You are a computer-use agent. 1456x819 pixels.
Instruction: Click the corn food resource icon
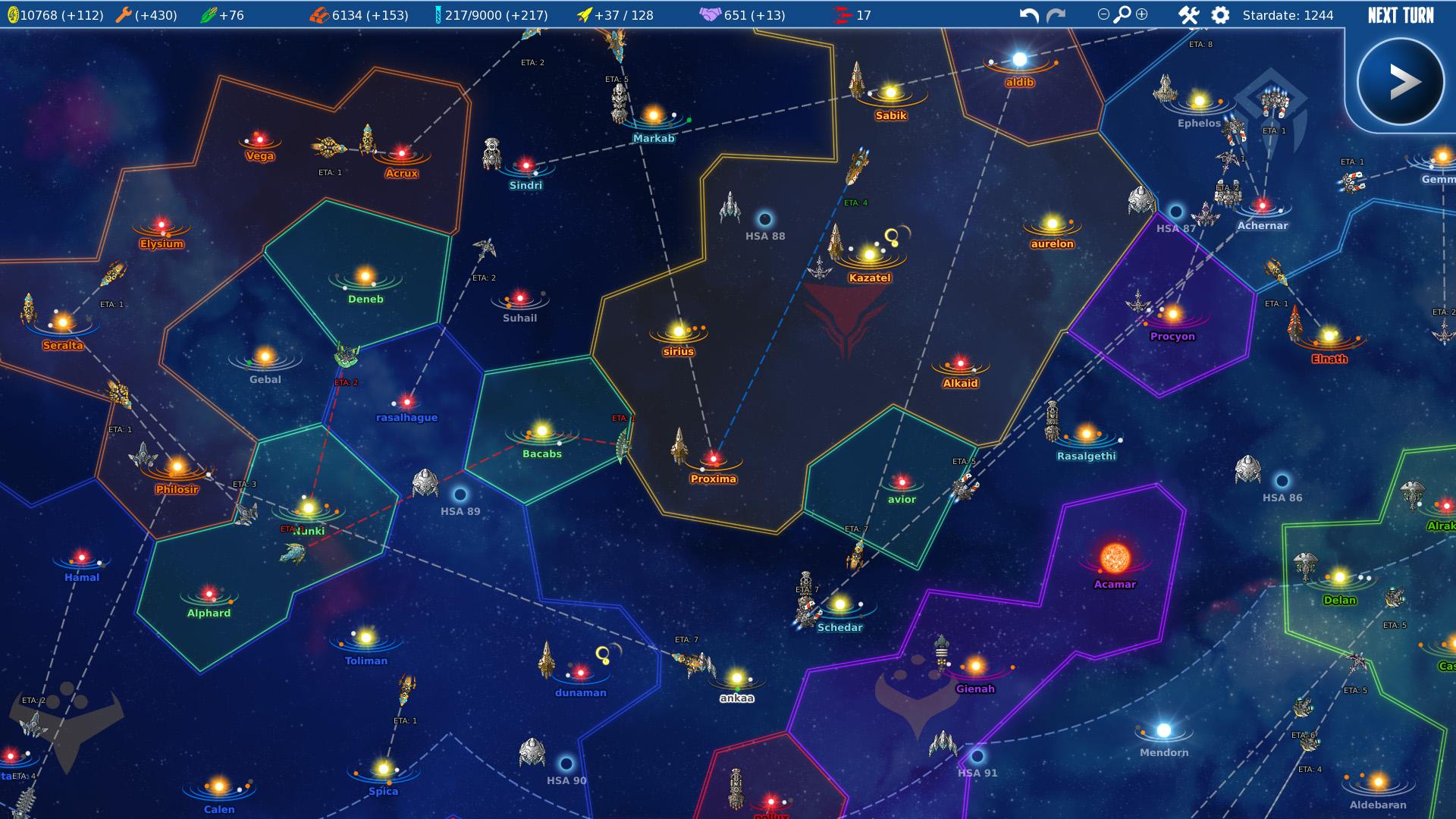tap(209, 13)
